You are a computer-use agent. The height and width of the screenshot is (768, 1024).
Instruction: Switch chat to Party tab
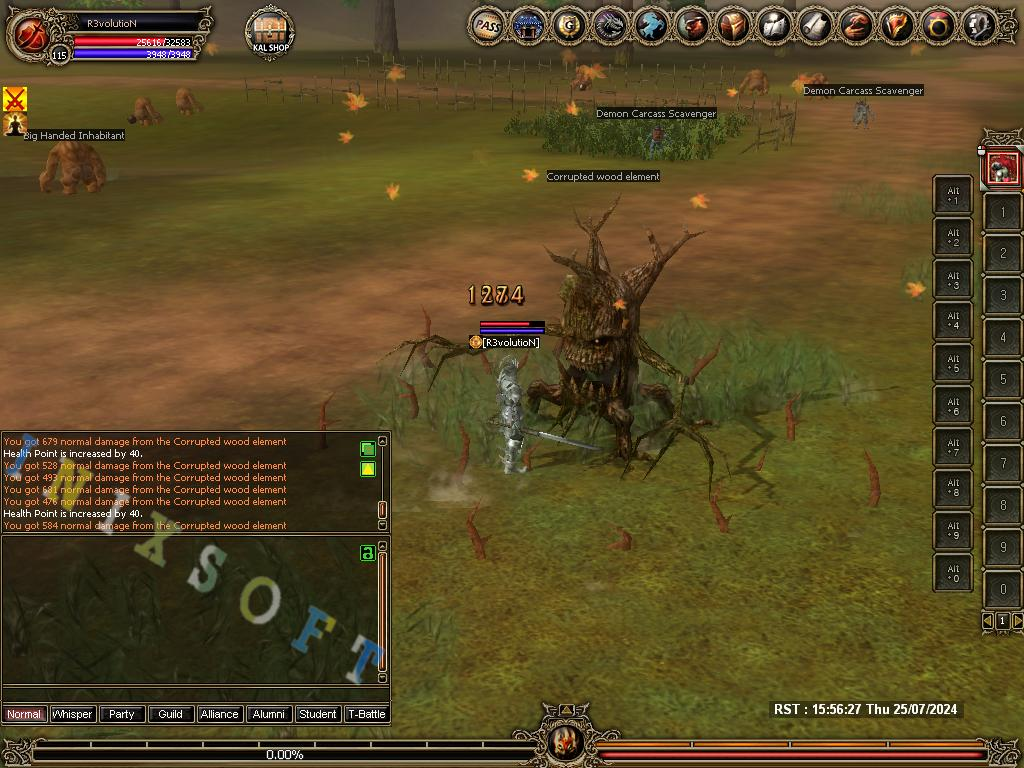point(122,714)
